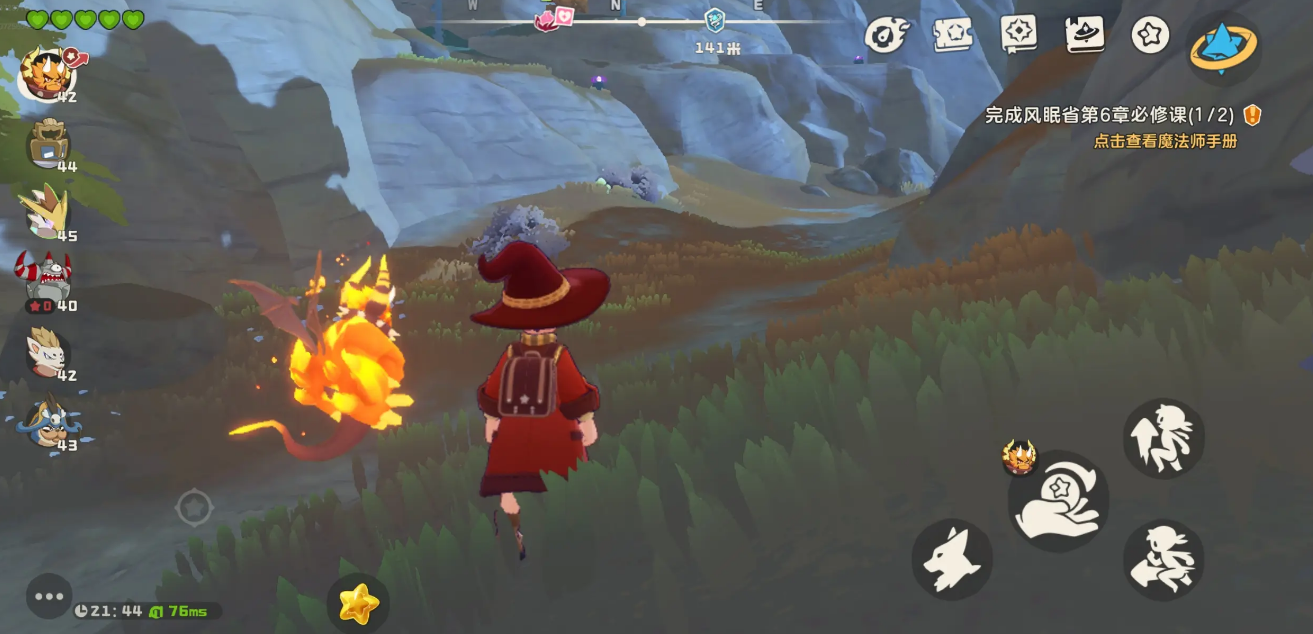Open the compass-star book icon
This screenshot has height=634, width=1313.
[1018, 34]
